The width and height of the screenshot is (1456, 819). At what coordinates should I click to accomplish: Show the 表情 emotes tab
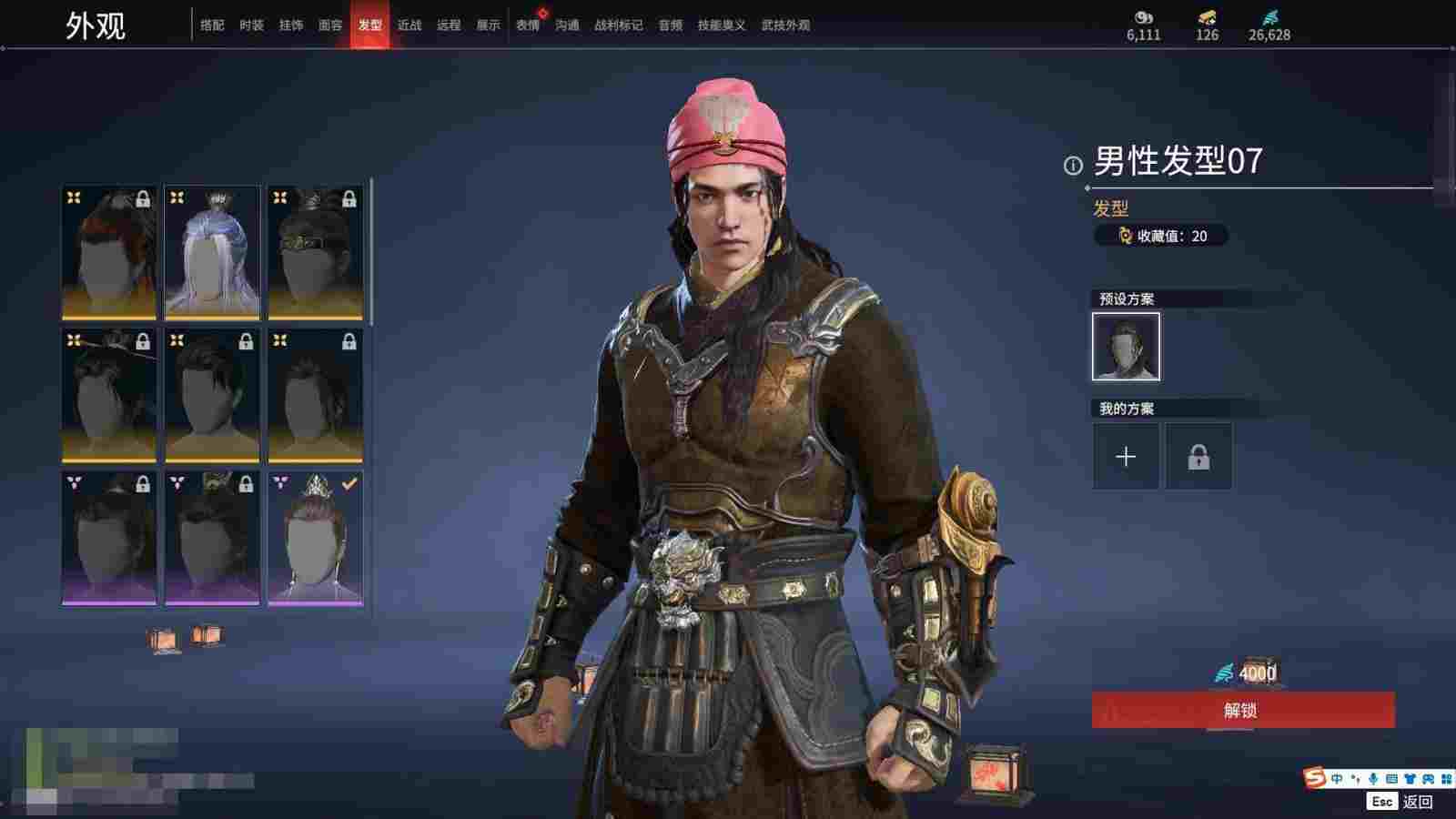tap(528, 25)
